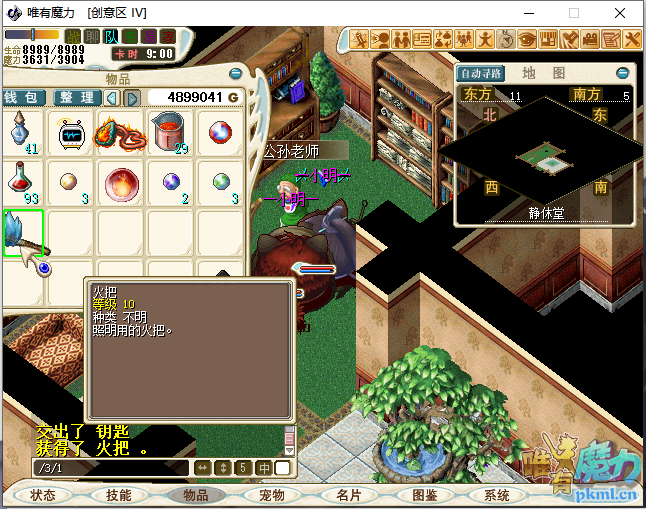Click the 整理 sort items button
This screenshot has width=646, height=509.
76,97
